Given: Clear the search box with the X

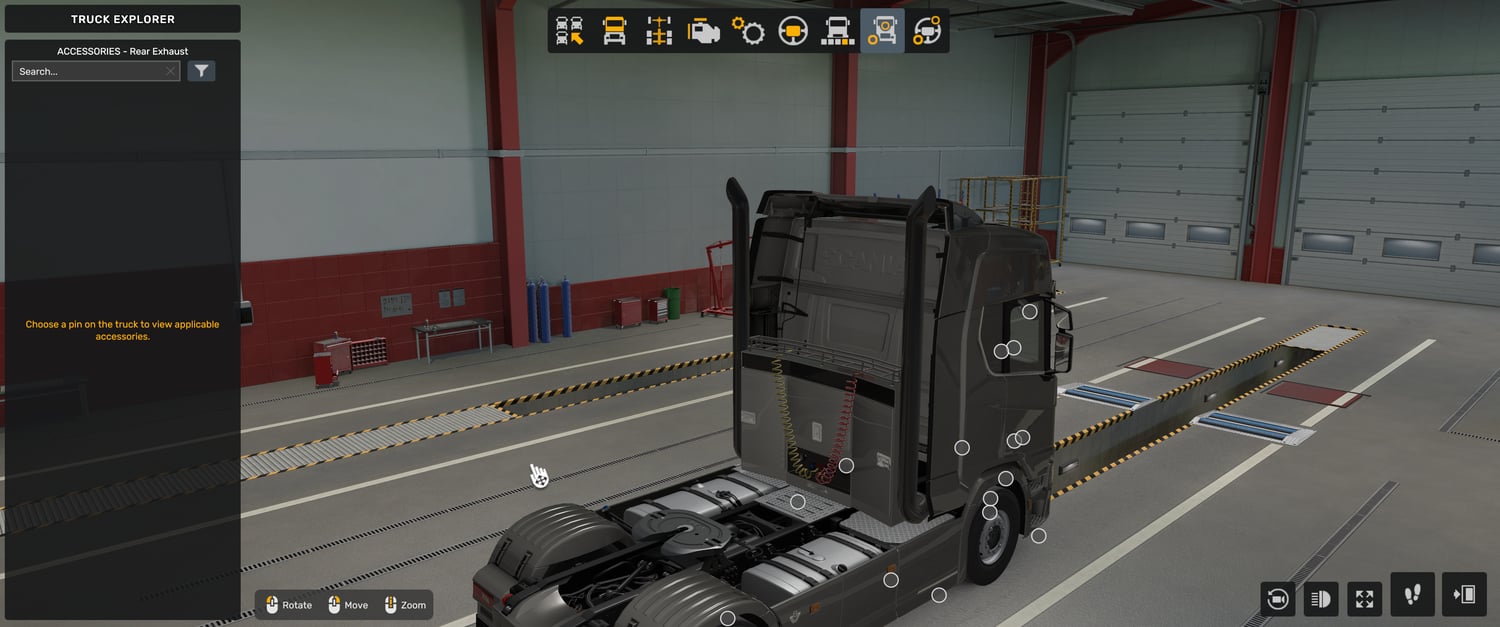Looking at the screenshot, I should [171, 71].
